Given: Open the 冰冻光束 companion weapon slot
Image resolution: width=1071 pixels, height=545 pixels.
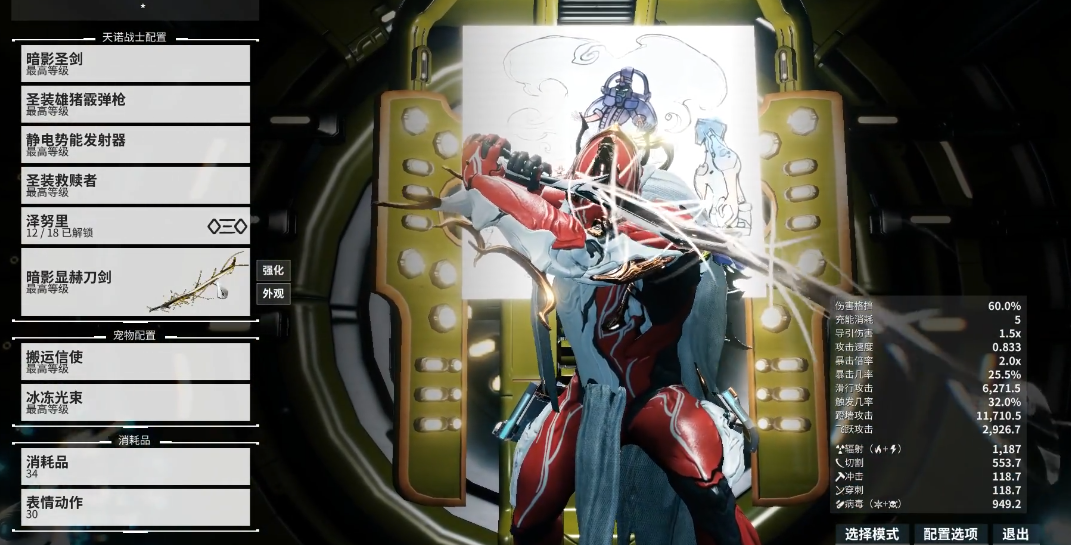Looking at the screenshot, I should 135,402.
